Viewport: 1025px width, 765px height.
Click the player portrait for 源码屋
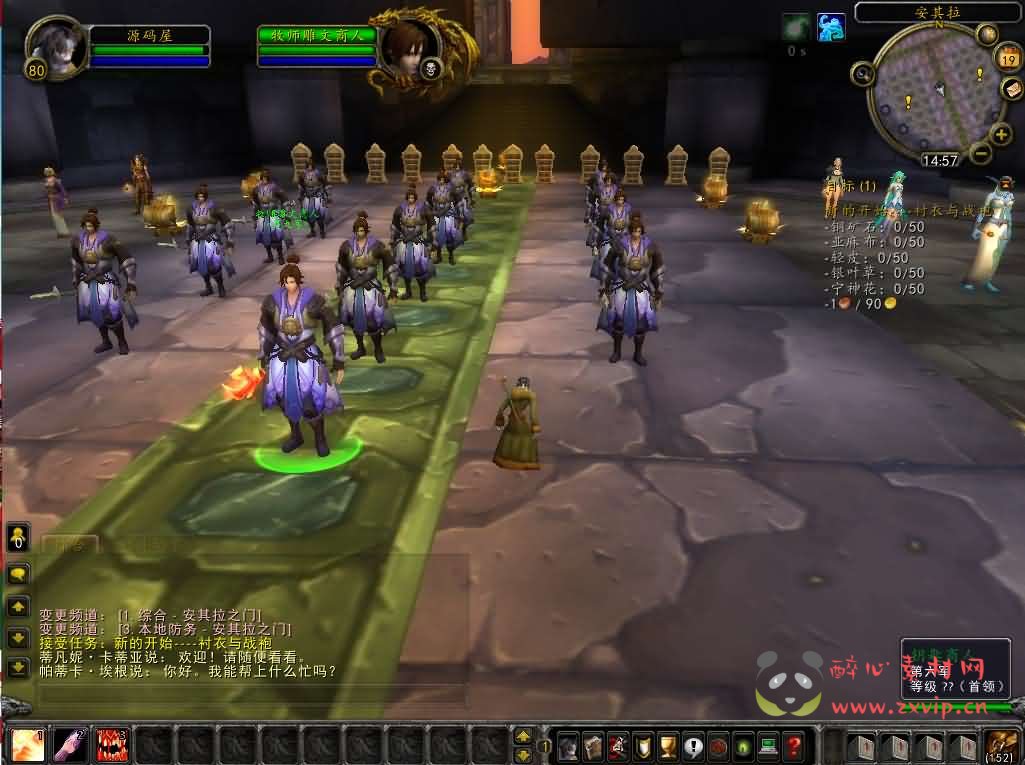pyautogui.click(x=52, y=44)
